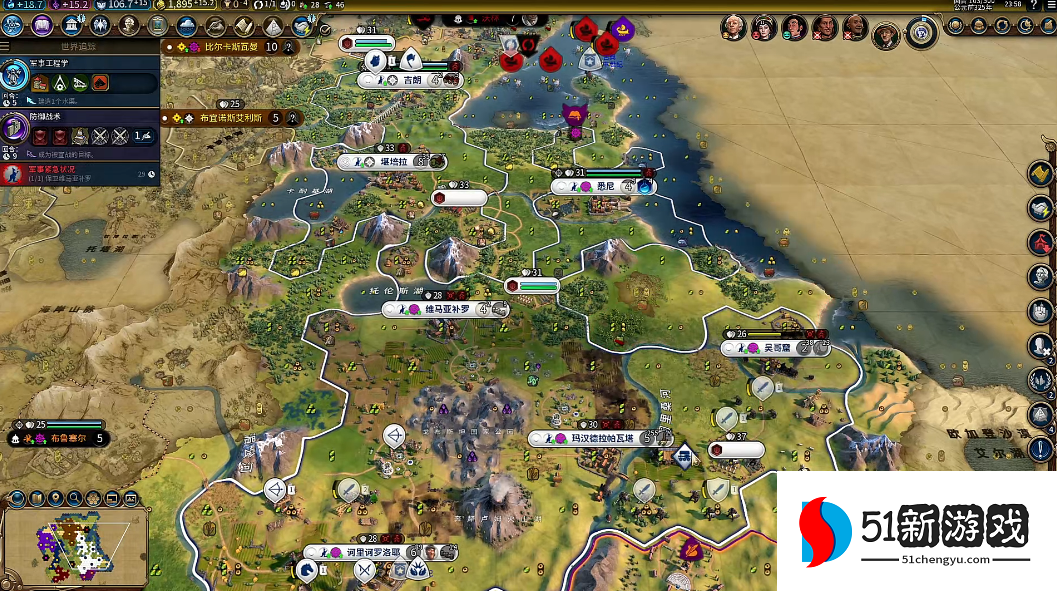Select the 悉尼 city banner
This screenshot has width=1057, height=591.
[x=605, y=186]
